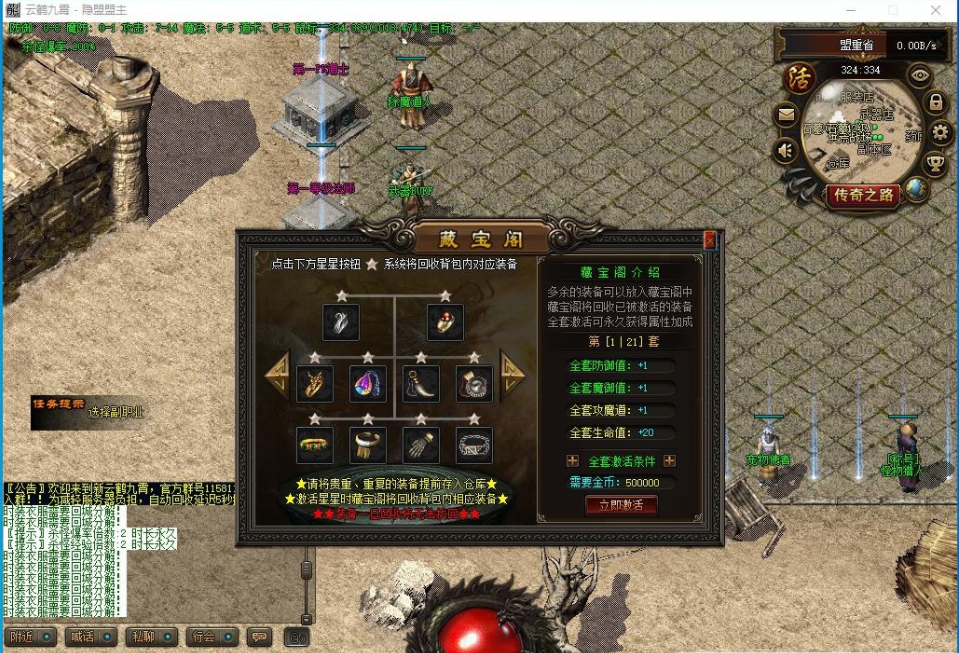Toggle visibility with the eye icon
This screenshot has height=653, width=959.
pyautogui.click(x=919, y=75)
